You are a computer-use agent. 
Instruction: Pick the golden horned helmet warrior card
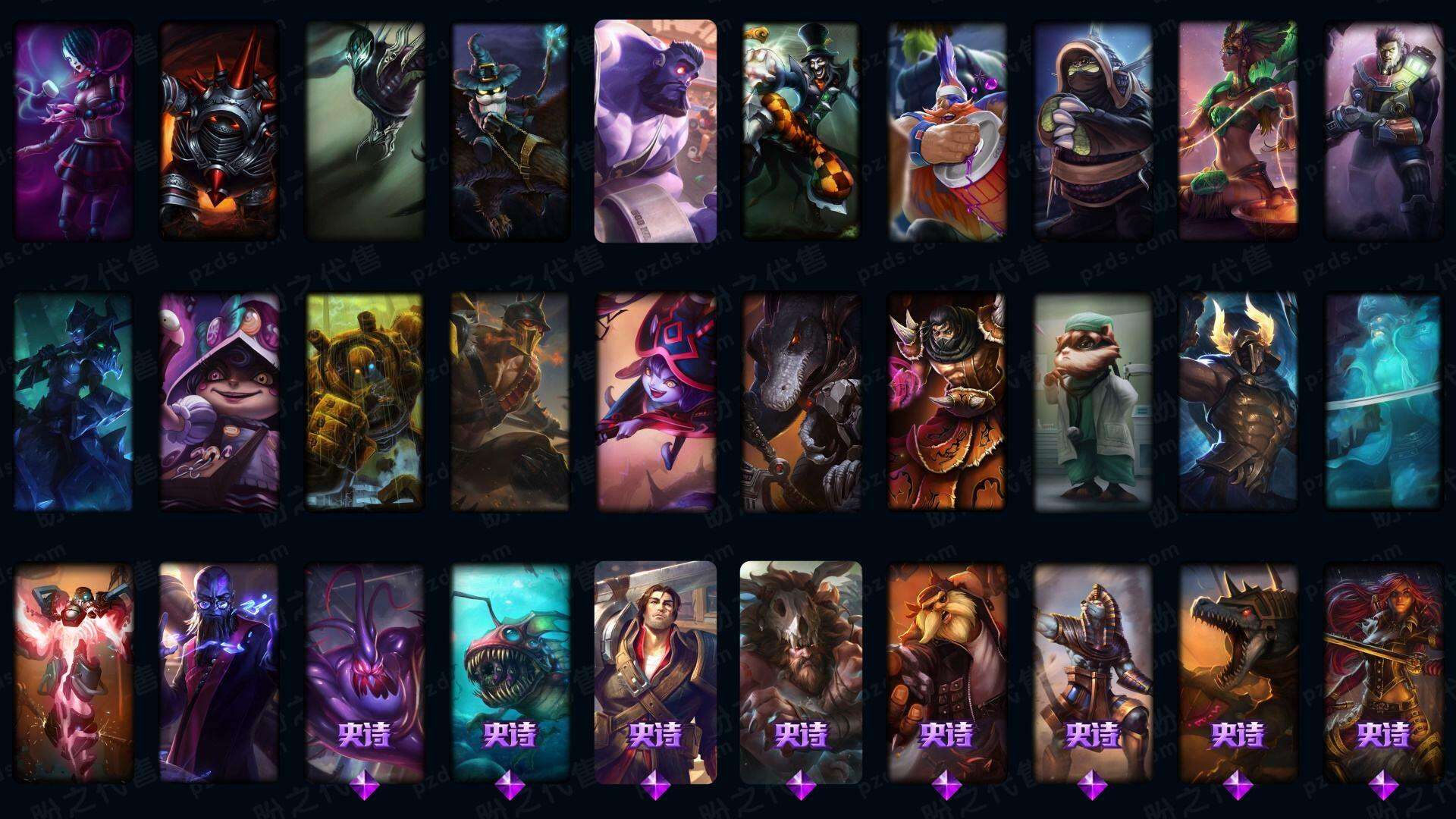click(1238, 401)
